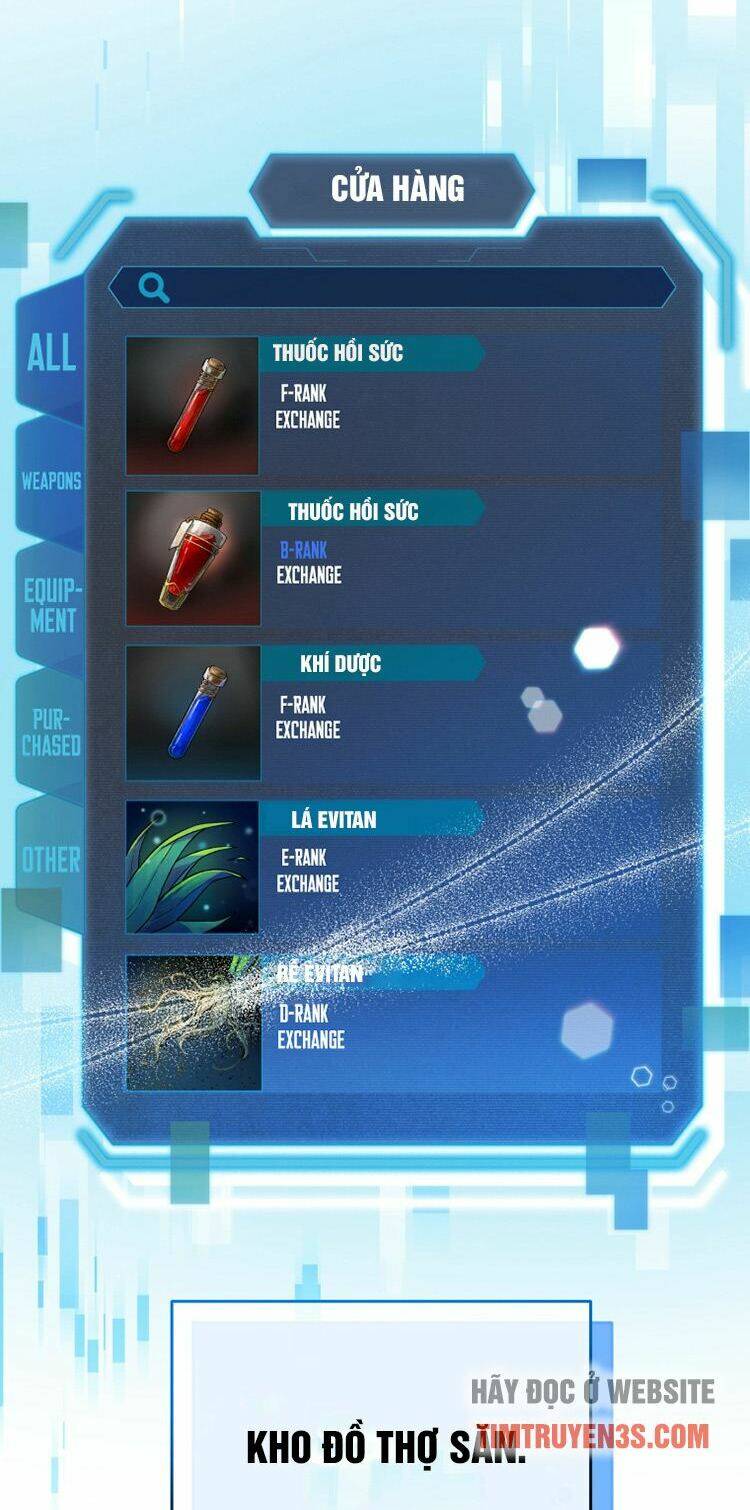The image size is (750, 1510).
Task: Exchange the B-Rank Thuốc Hồi Sức
Action: (x=309, y=575)
